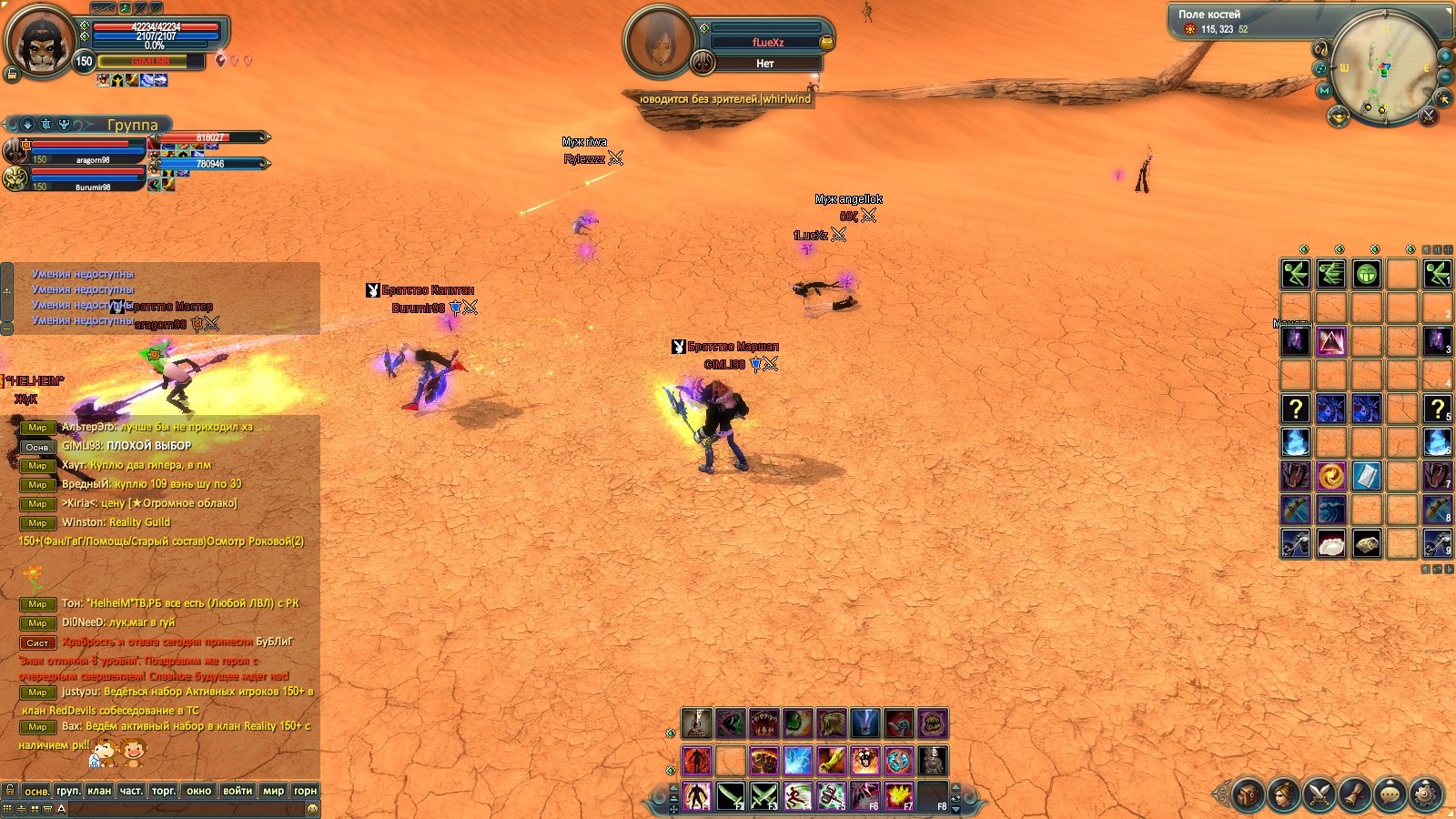This screenshot has width=1456, height=819.
Task: Trigger the F4 running figure sprint skill
Action: point(798,796)
